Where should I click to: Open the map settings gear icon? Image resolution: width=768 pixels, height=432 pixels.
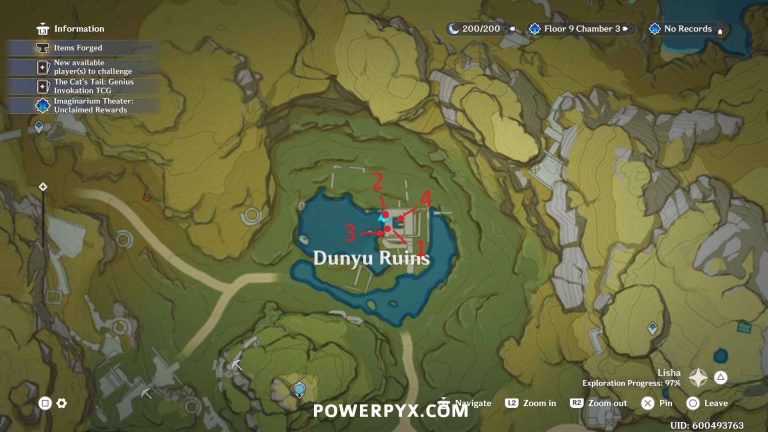(62, 403)
